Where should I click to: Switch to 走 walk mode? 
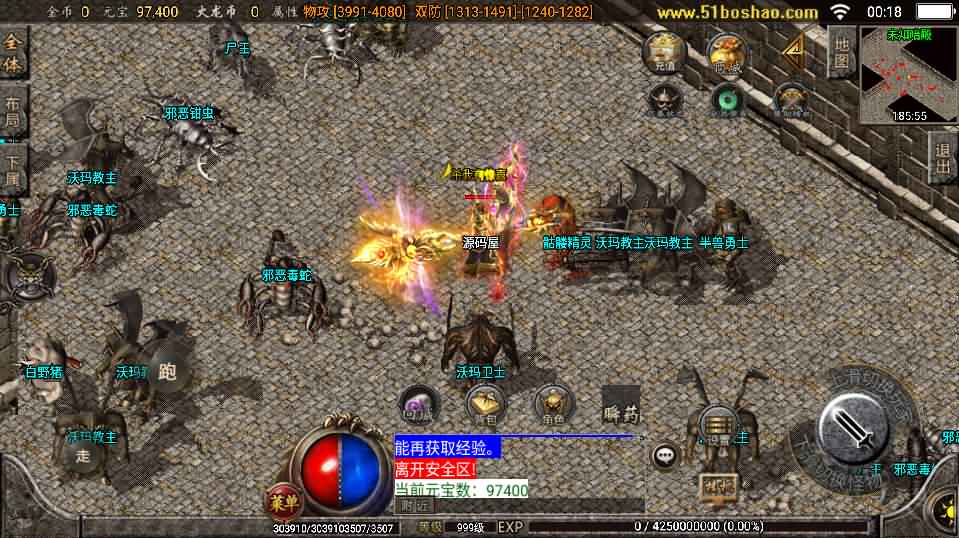84,455
